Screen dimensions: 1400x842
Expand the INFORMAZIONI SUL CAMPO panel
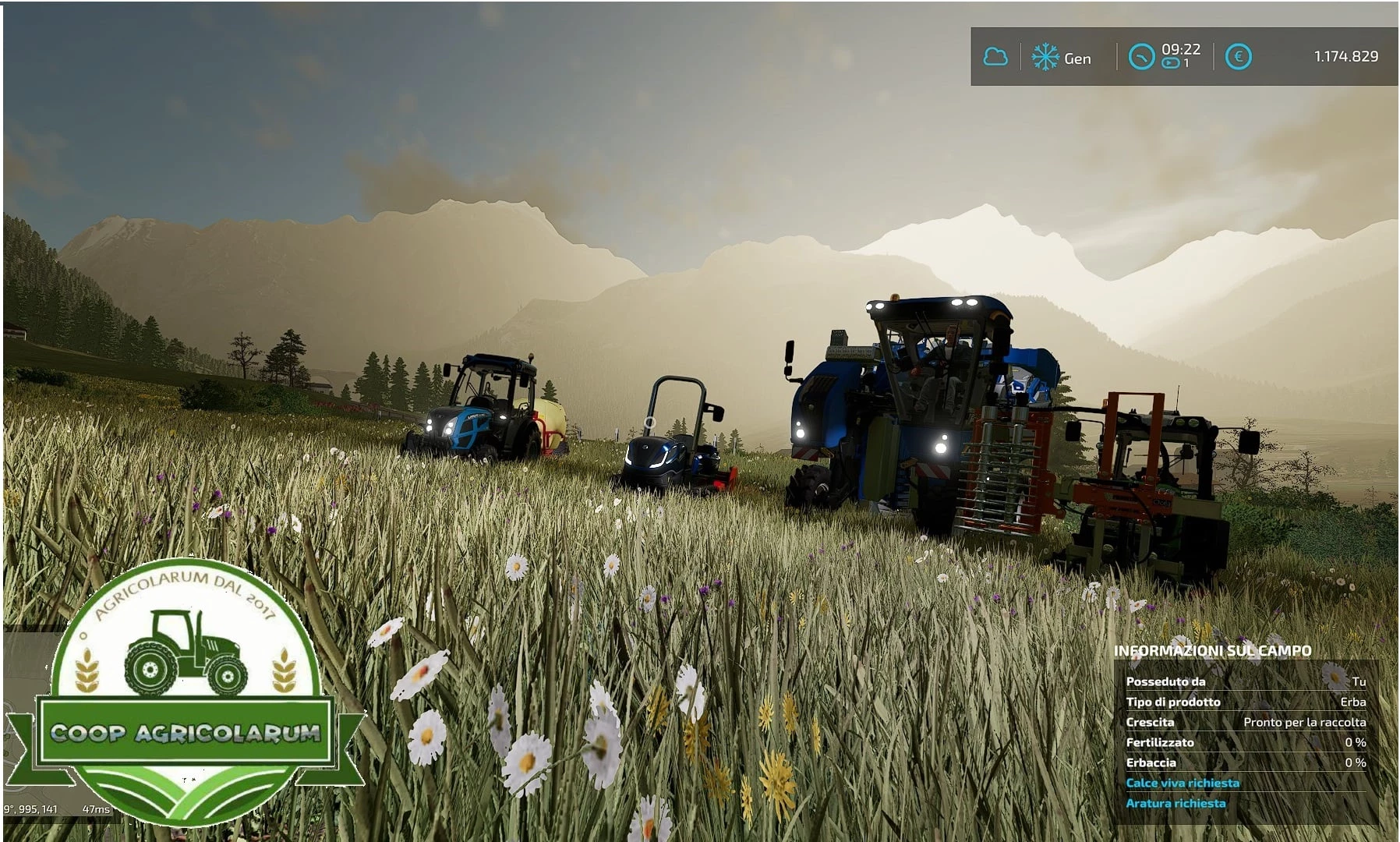point(1213,649)
